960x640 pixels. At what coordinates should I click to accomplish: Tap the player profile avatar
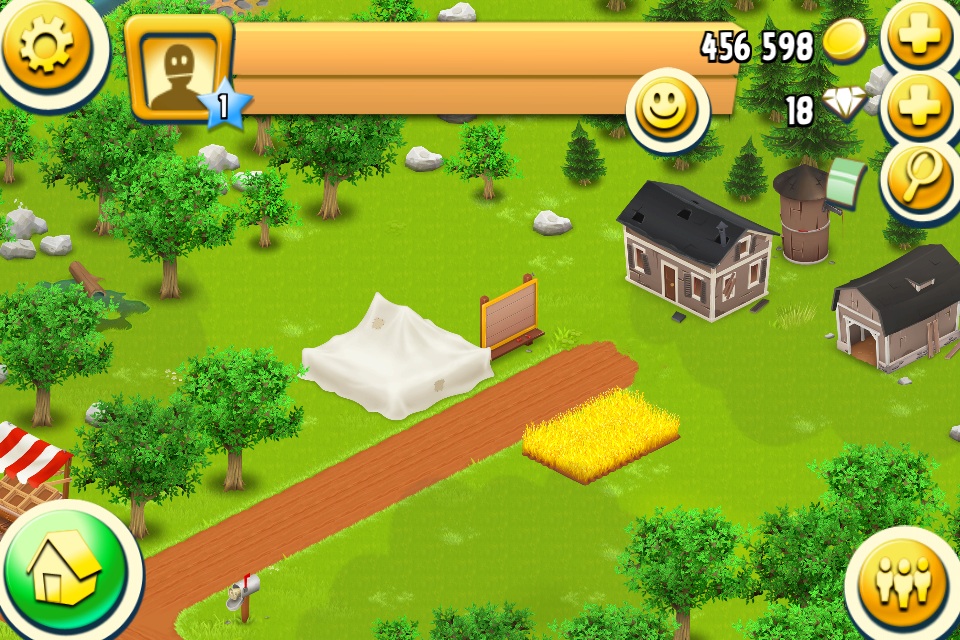point(180,70)
